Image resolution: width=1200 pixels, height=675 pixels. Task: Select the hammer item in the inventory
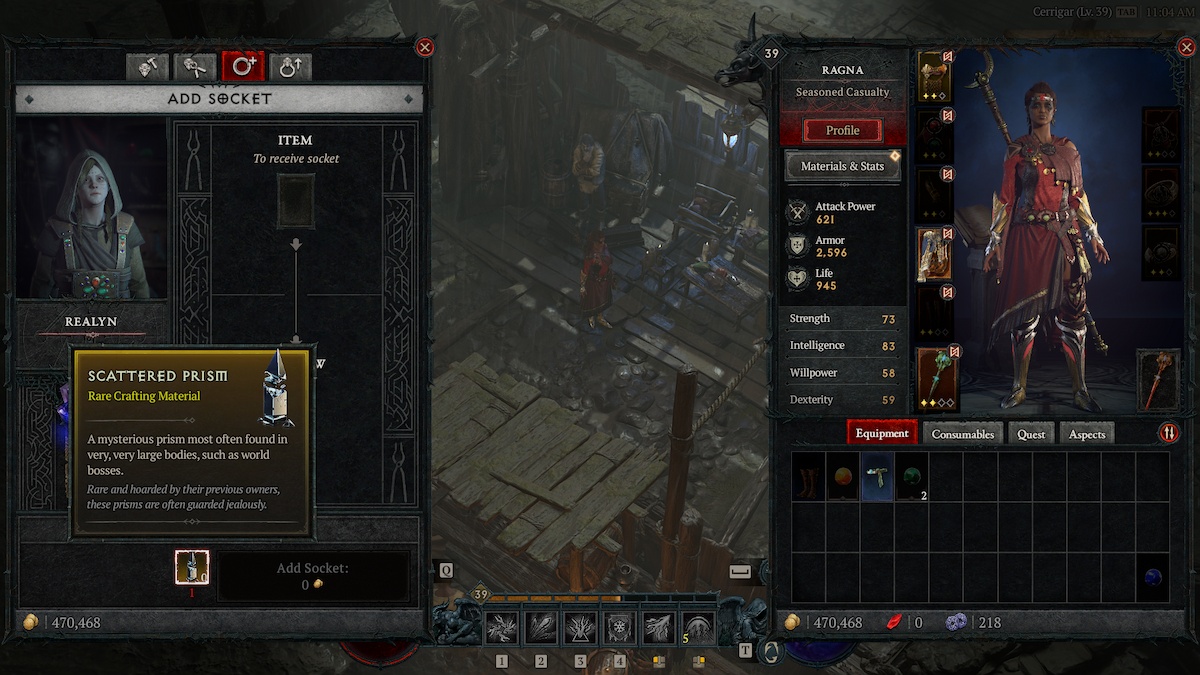pyautogui.click(x=877, y=476)
